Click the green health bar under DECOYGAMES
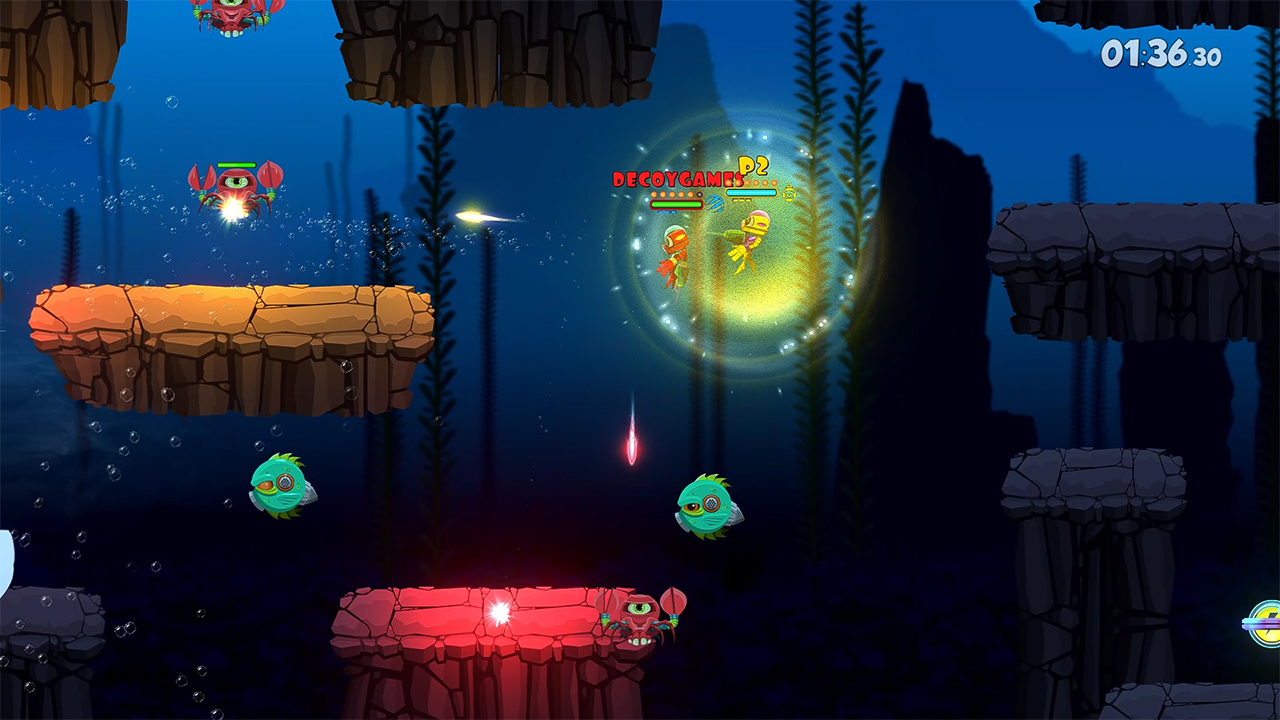This screenshot has height=720, width=1280. coord(676,204)
